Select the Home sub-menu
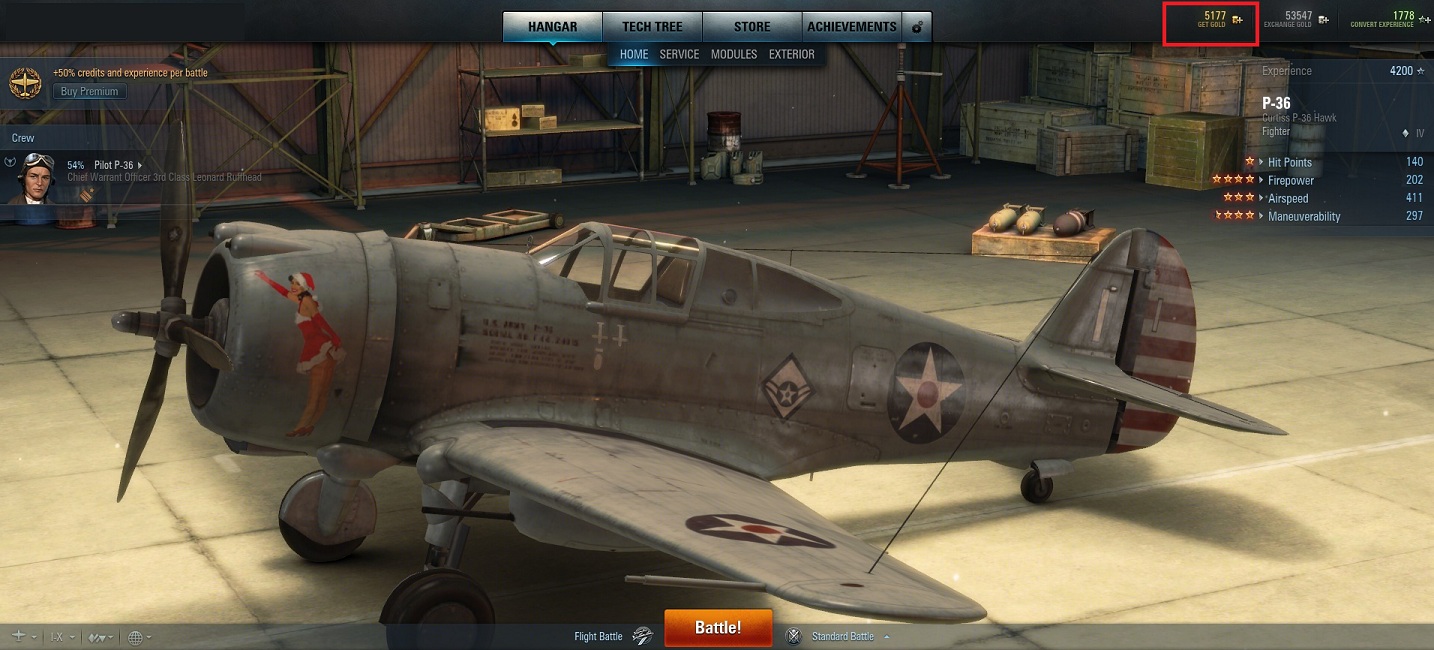1434x650 pixels. 634,54
